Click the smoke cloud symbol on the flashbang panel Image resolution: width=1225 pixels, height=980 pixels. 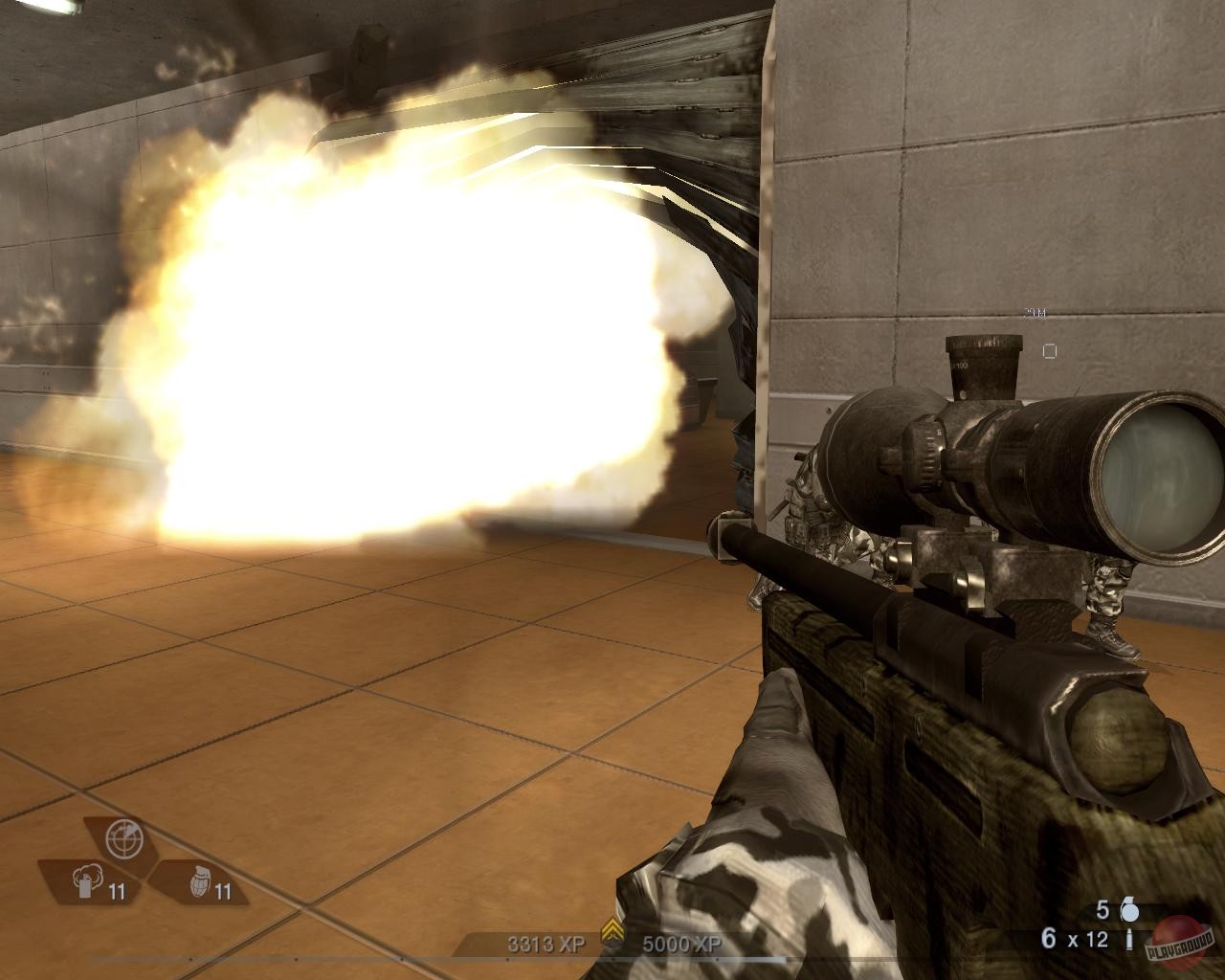pos(88,873)
